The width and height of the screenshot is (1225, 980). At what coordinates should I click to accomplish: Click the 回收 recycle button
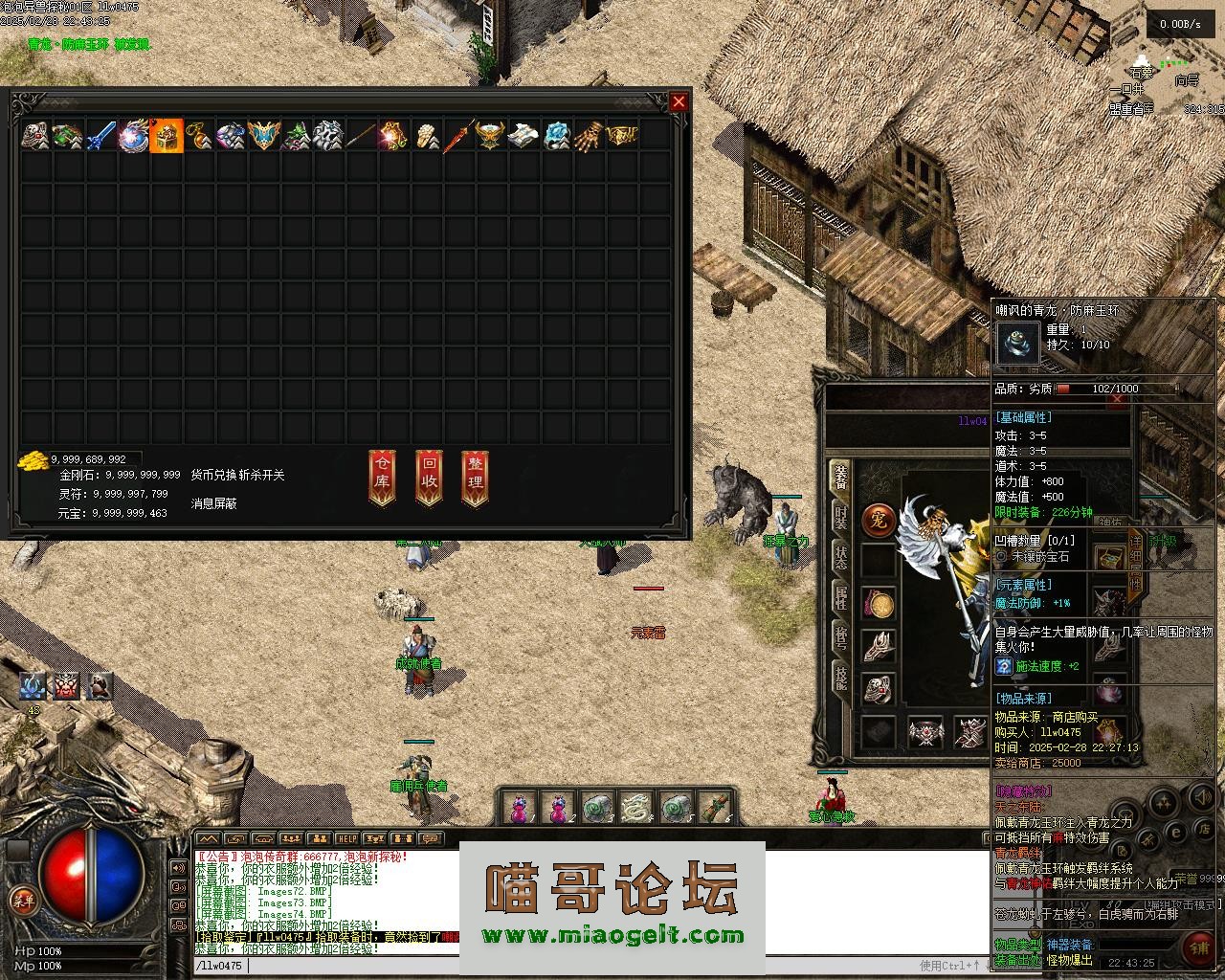coord(429,477)
